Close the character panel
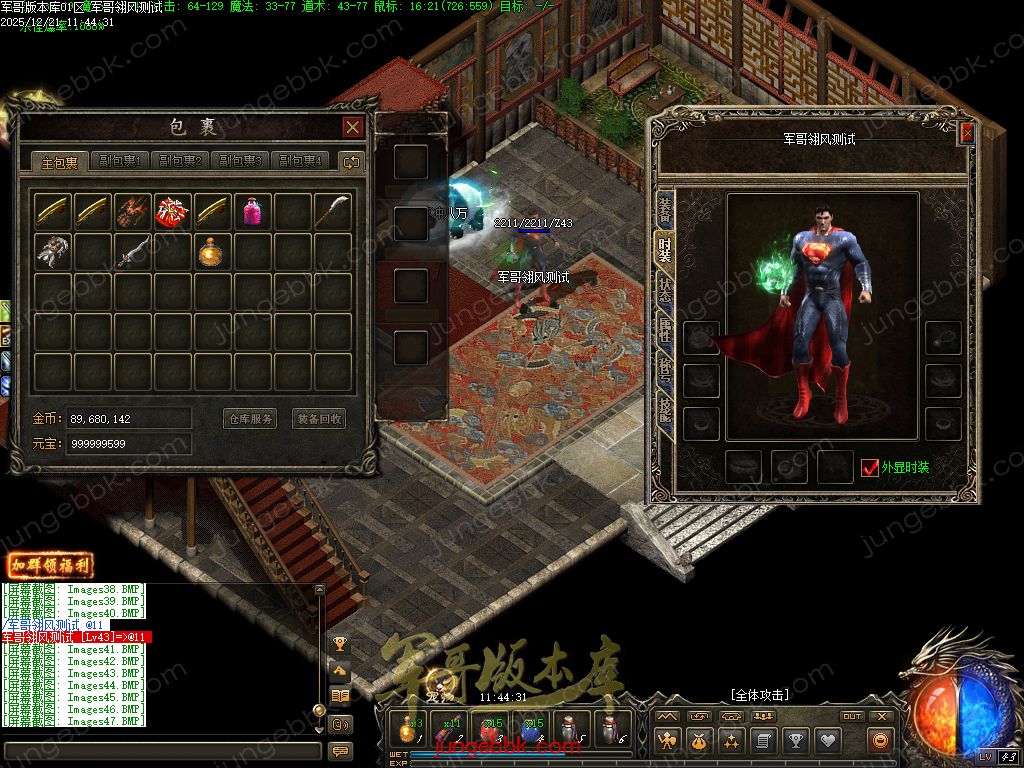This screenshot has width=1024, height=768. point(967,132)
